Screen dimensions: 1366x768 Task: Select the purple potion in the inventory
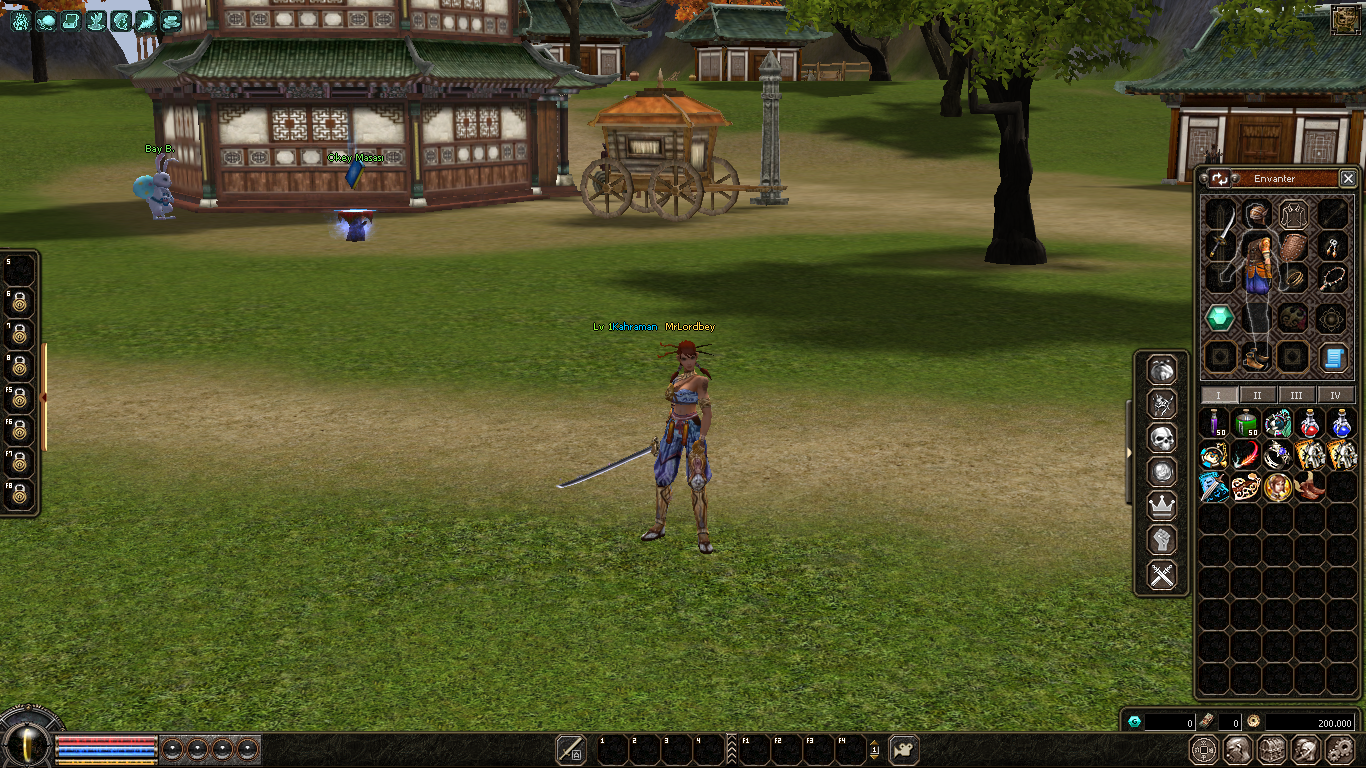(x=1215, y=423)
